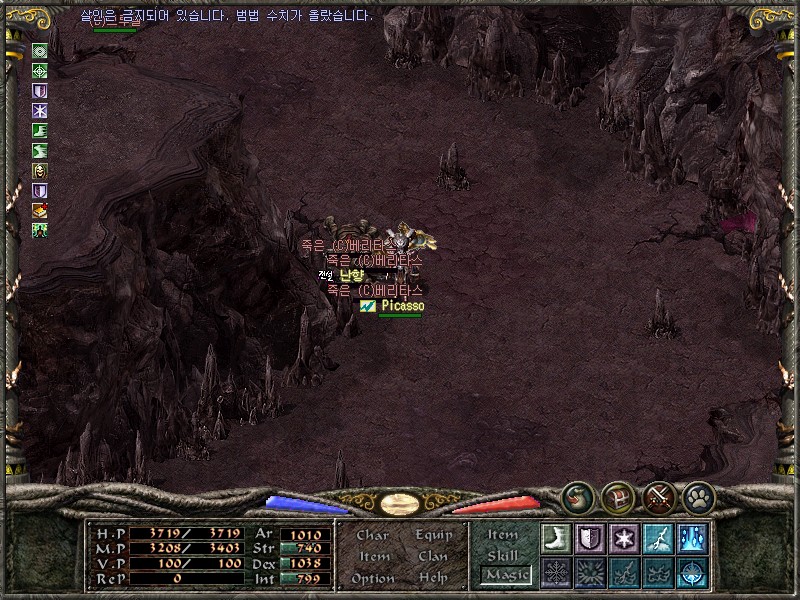800x600 pixels.
Task: Cast the white boot spell in the hotbar
Action: (x=556, y=538)
